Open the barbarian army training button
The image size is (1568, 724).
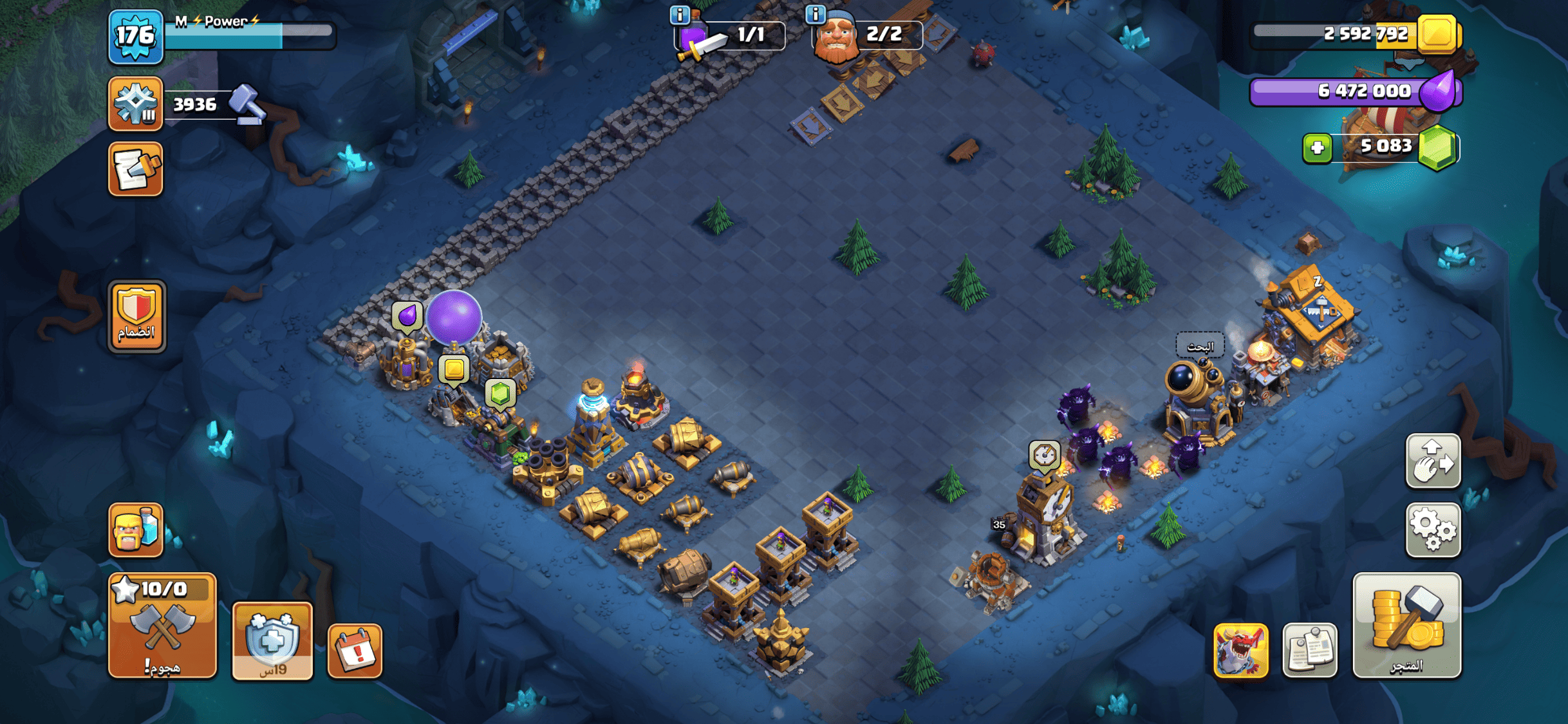click(135, 530)
